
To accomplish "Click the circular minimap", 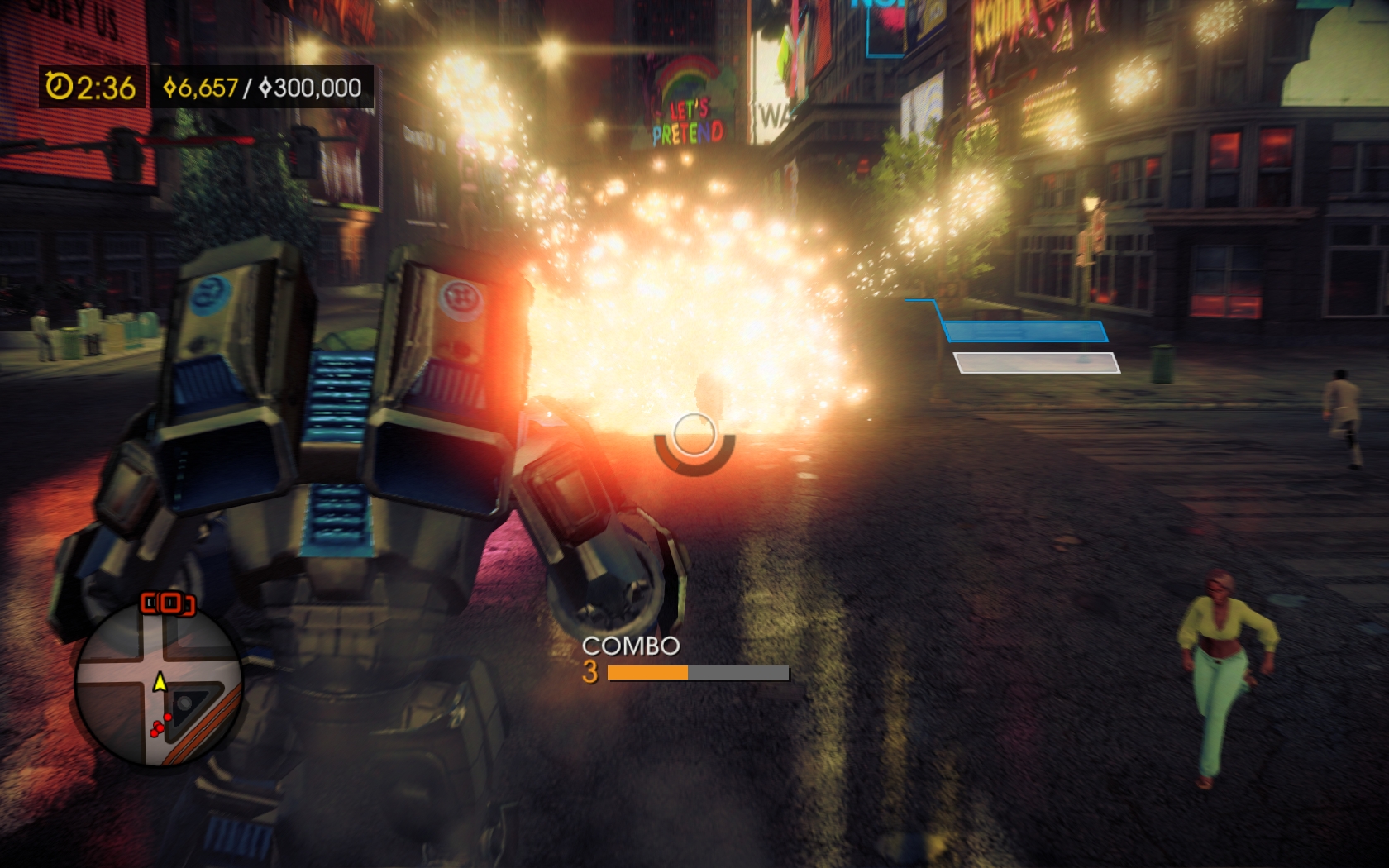I will (x=159, y=683).
